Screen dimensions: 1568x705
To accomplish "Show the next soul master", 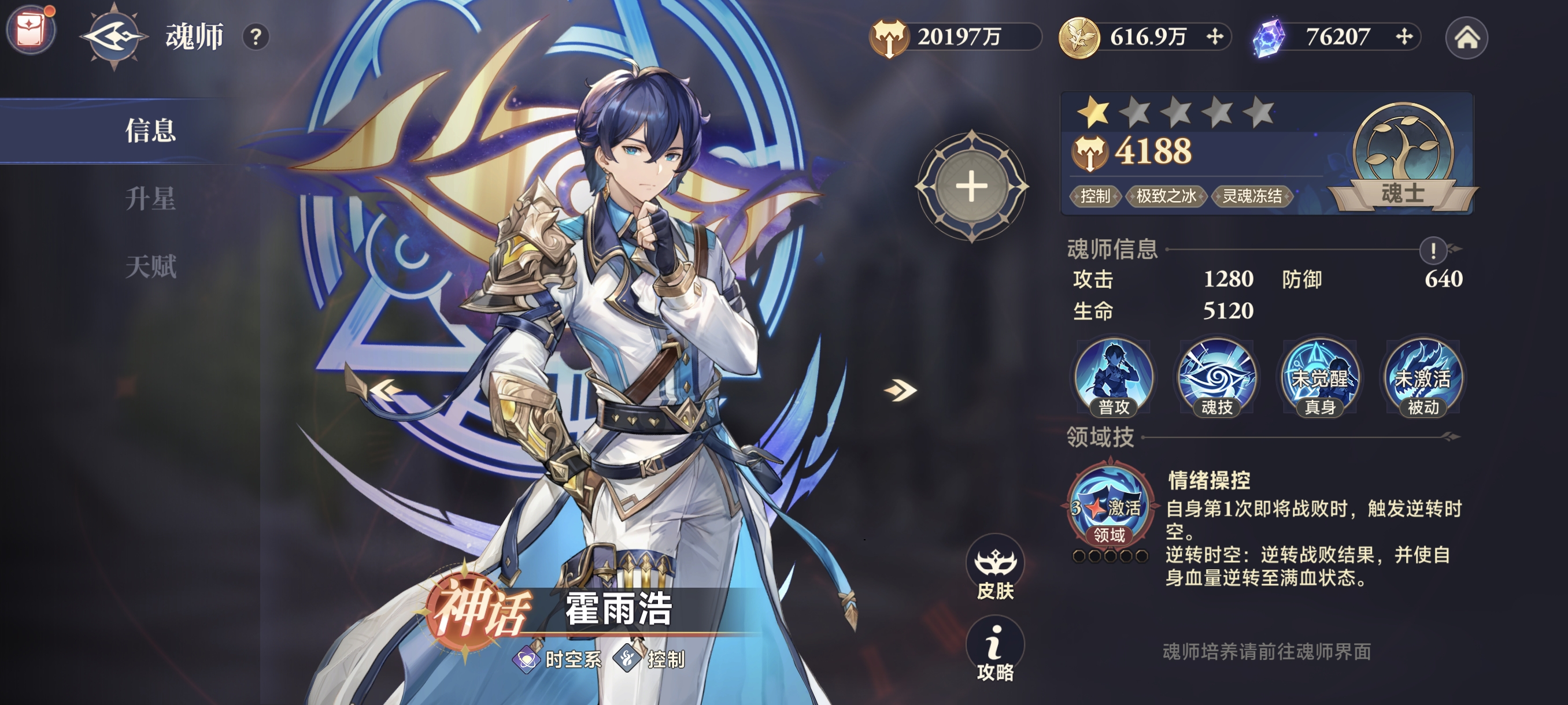I will click(x=900, y=389).
